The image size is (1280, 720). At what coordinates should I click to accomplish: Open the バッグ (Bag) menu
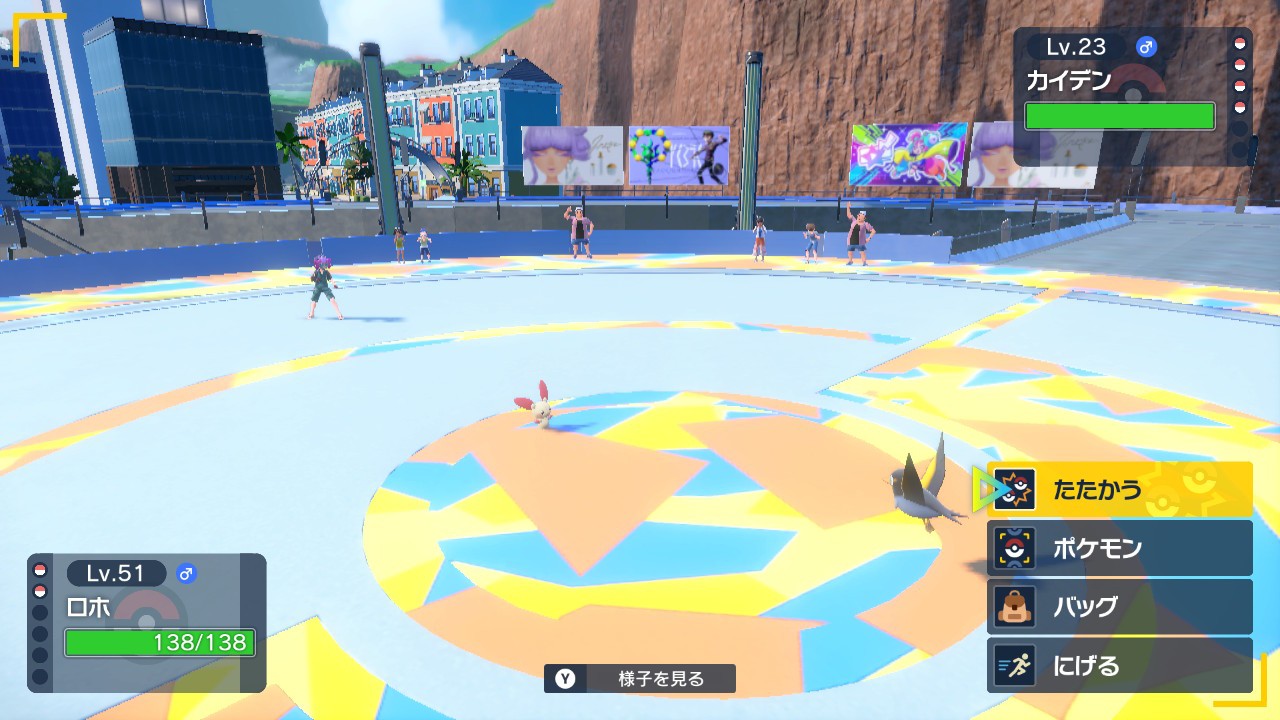tap(1119, 607)
